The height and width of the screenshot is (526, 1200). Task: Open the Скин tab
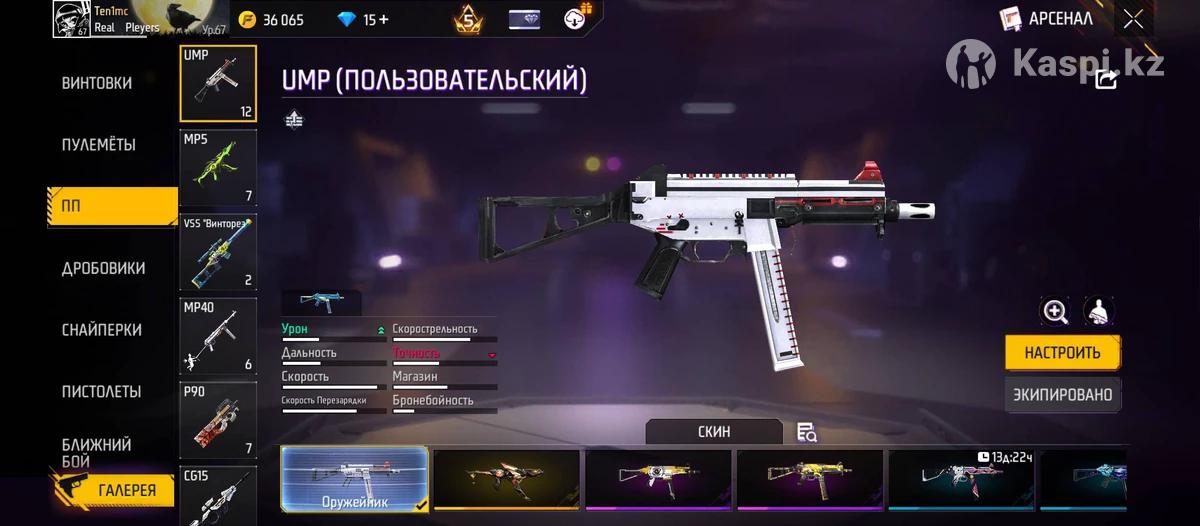(713, 432)
